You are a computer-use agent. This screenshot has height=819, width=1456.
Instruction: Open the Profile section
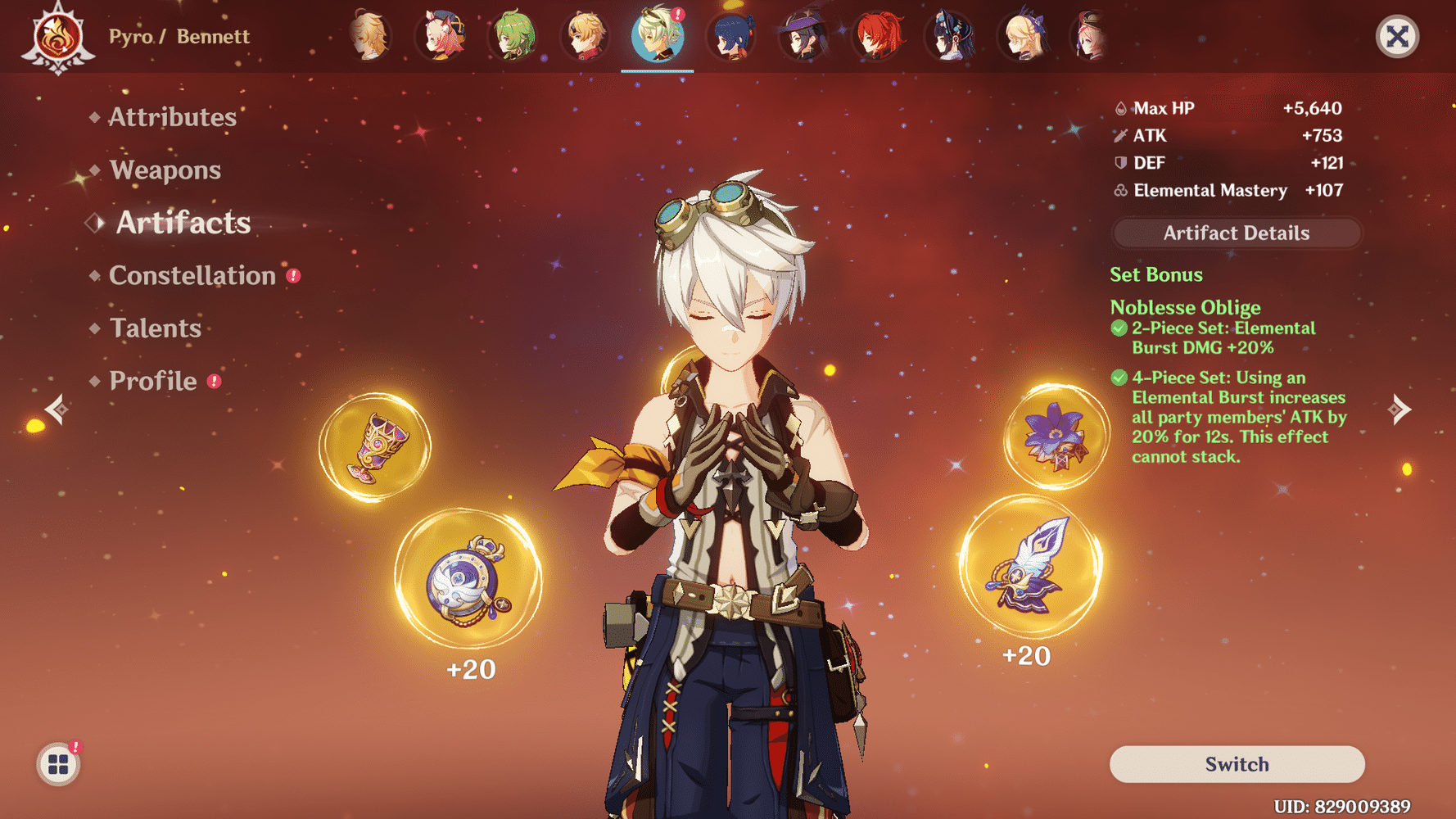153,381
